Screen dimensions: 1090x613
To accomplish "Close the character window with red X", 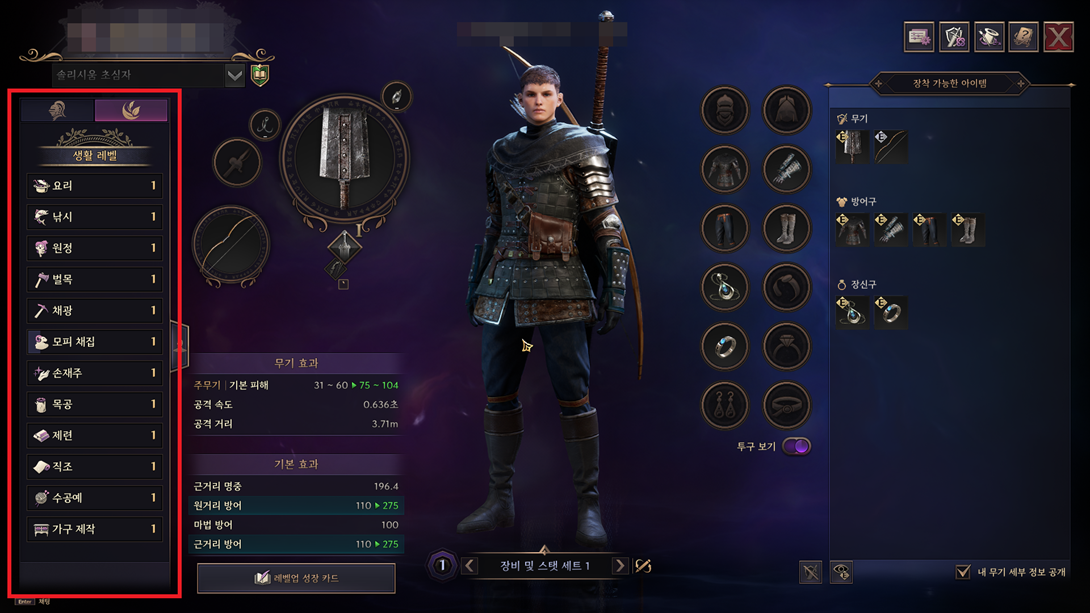I will 1058,37.
